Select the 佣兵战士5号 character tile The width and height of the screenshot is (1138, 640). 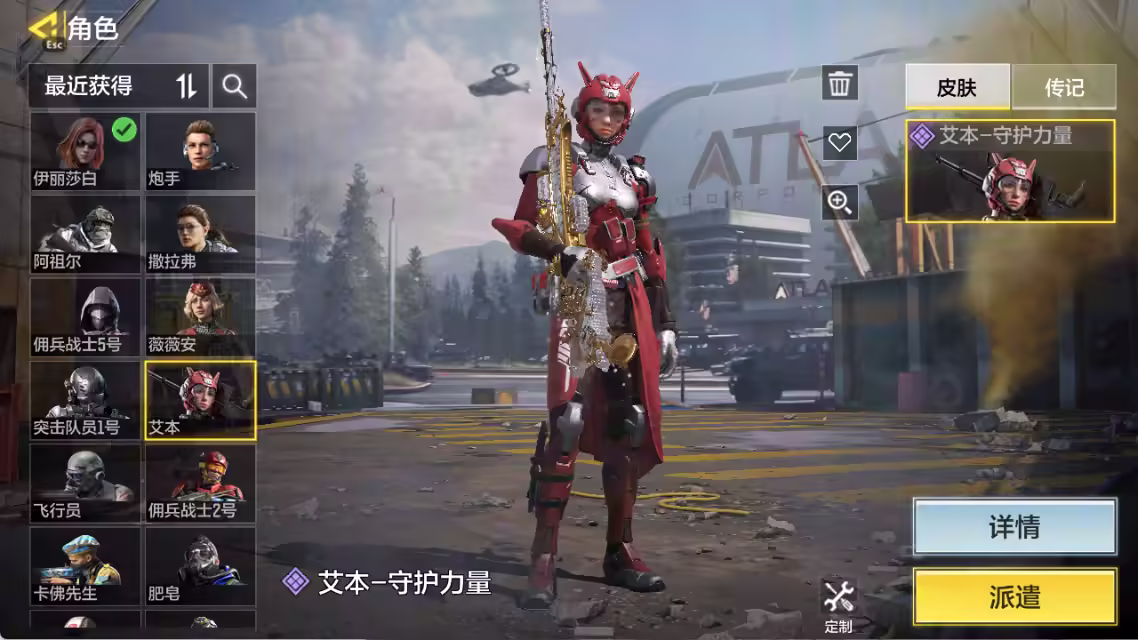[x=85, y=317]
